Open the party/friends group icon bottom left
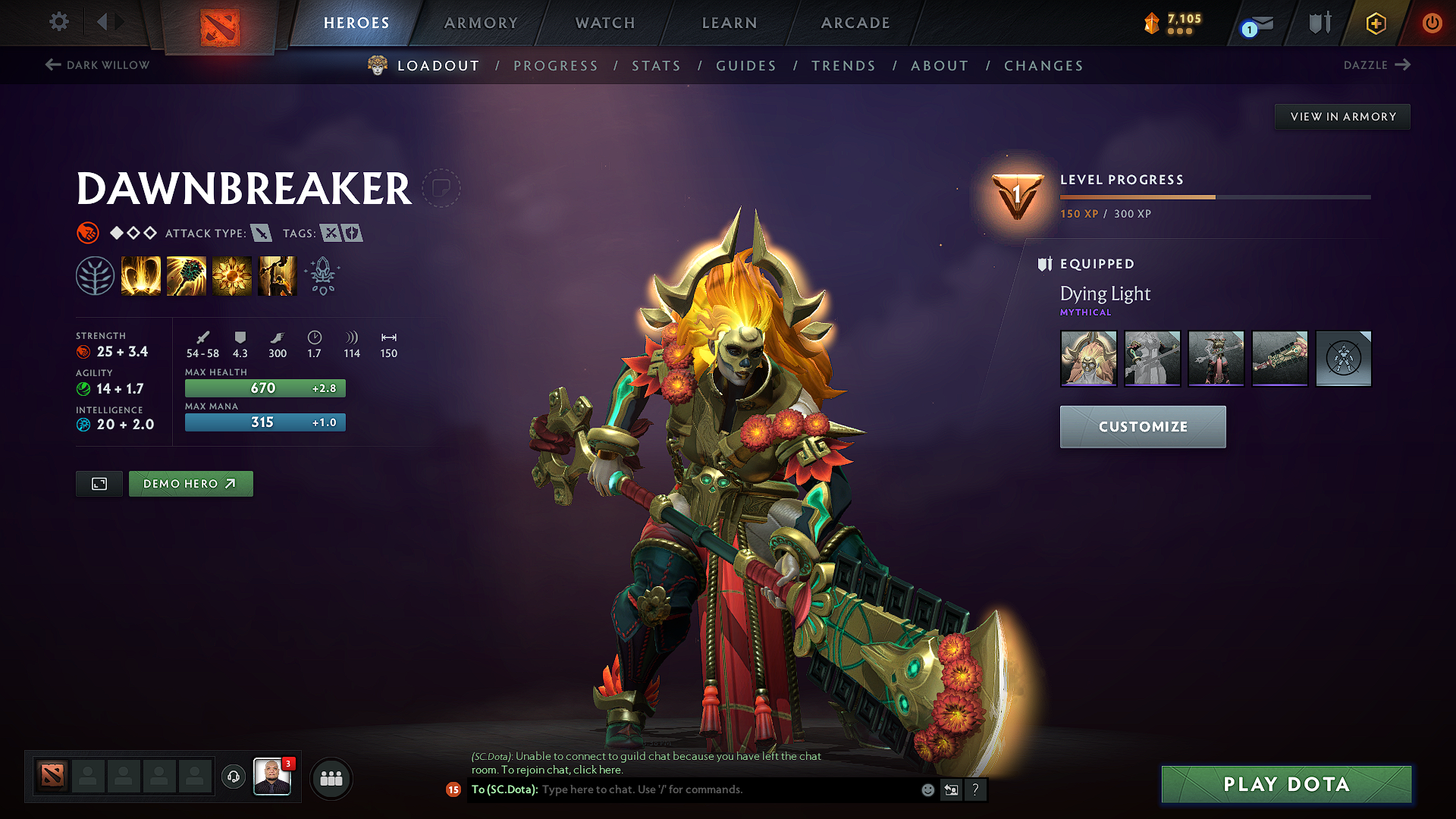The height and width of the screenshot is (819, 1456). pos(331,778)
